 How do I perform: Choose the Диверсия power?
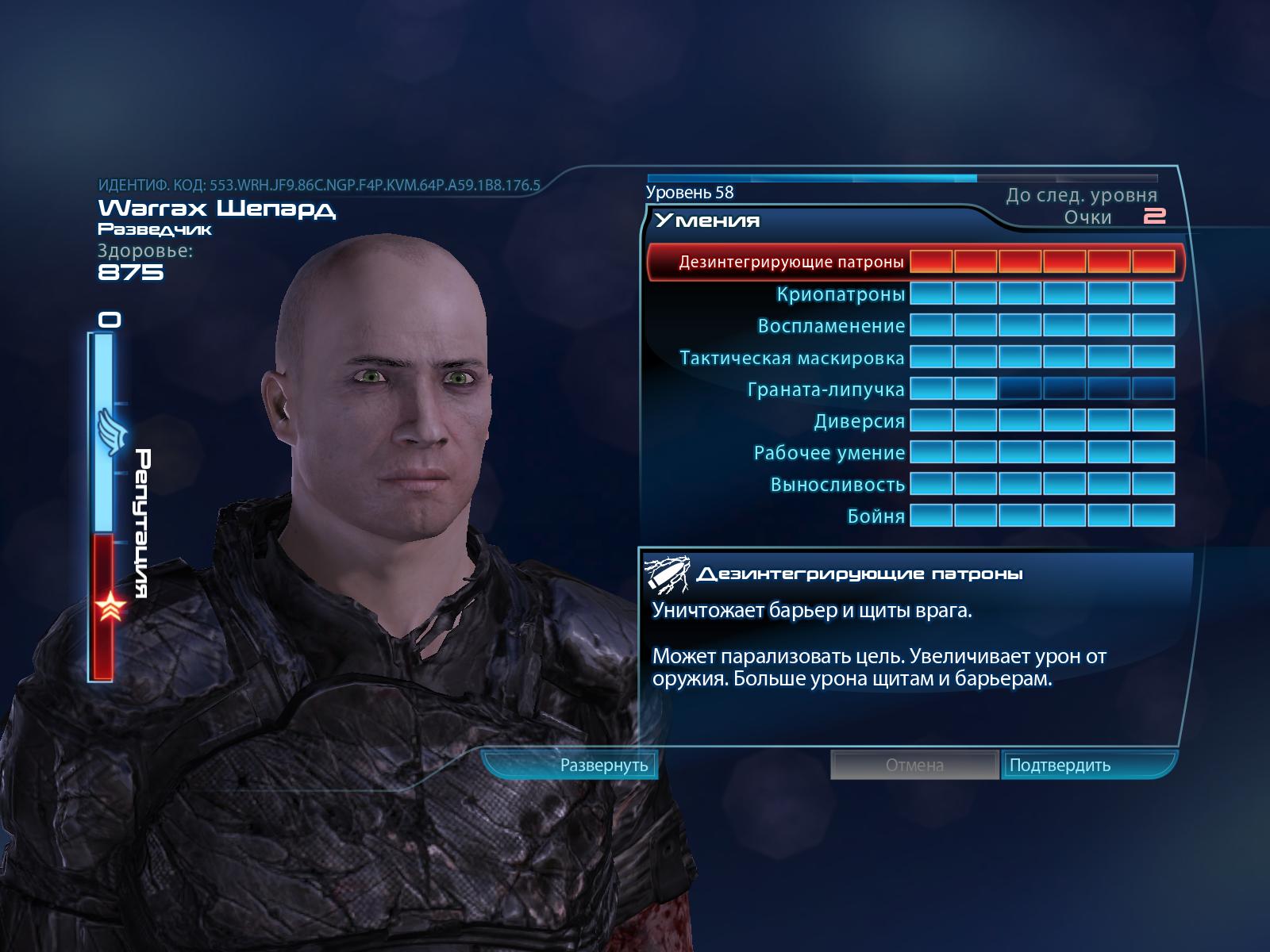click(x=859, y=421)
